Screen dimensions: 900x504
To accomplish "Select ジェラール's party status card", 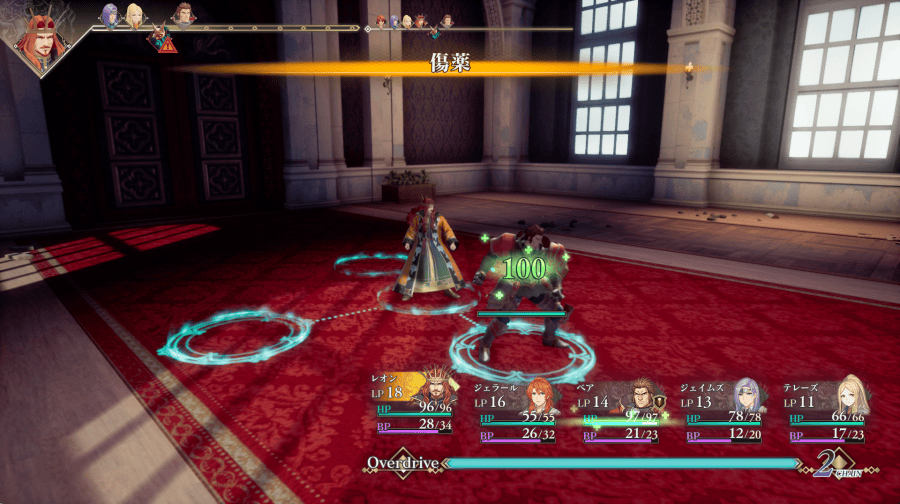I will coord(520,410).
